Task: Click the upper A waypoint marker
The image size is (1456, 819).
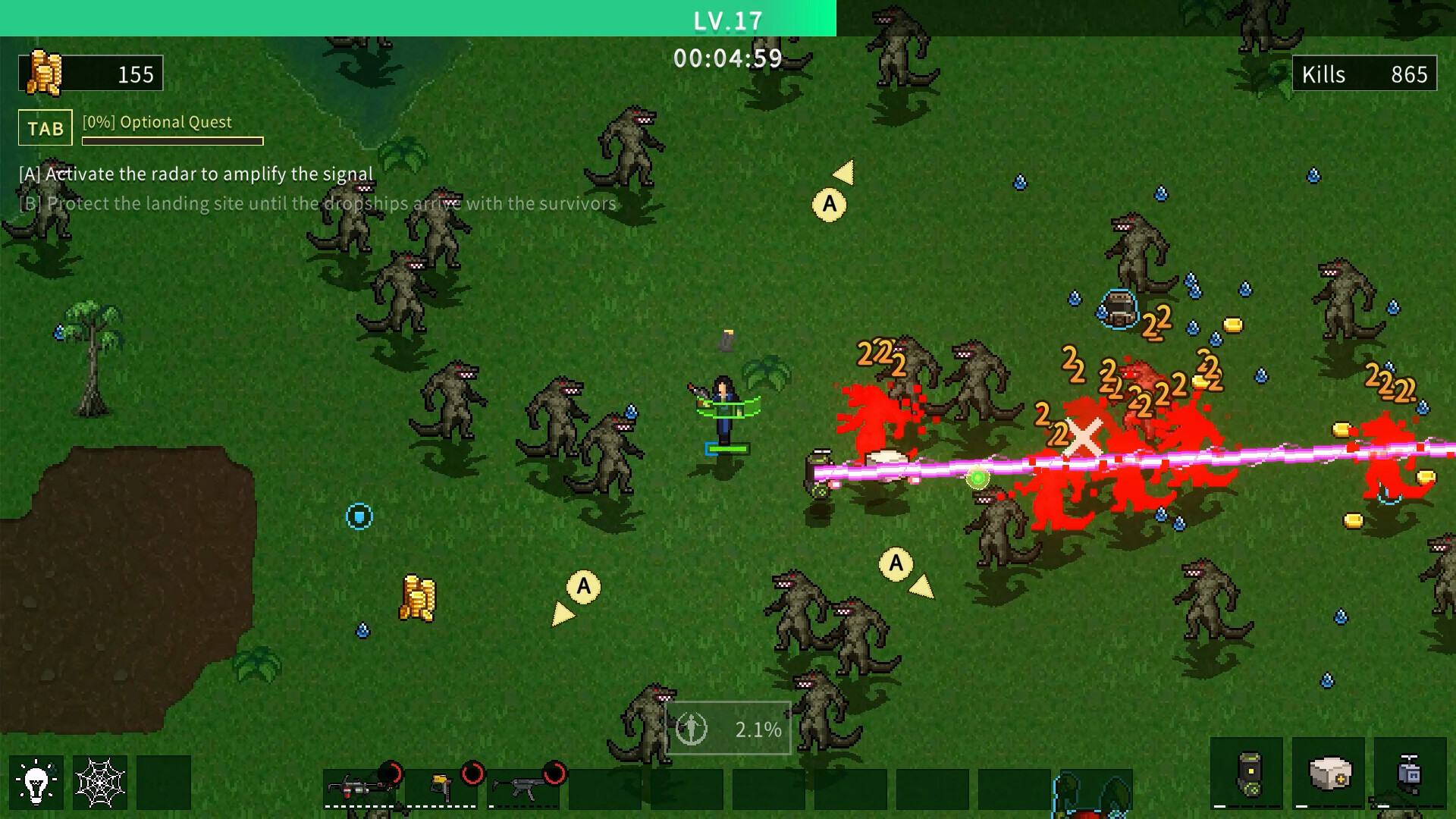Action: [828, 203]
